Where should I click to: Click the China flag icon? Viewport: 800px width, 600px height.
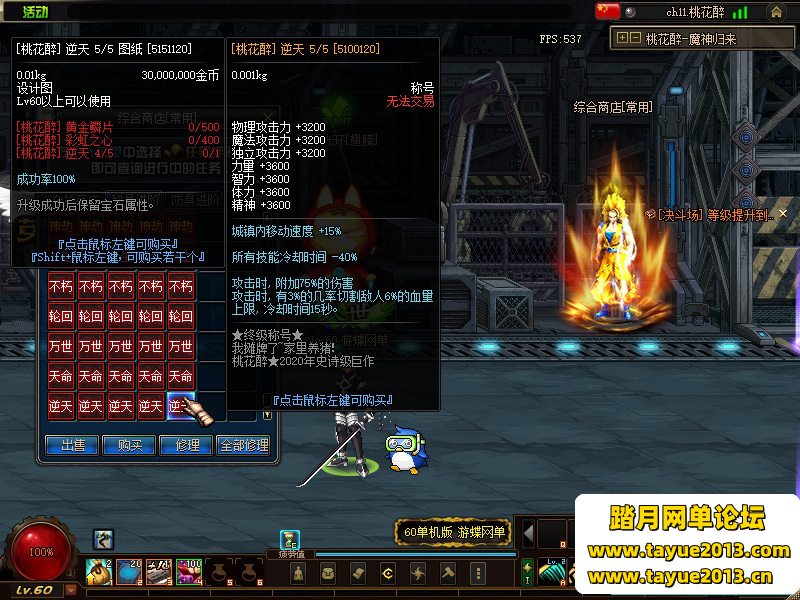pyautogui.click(x=608, y=11)
